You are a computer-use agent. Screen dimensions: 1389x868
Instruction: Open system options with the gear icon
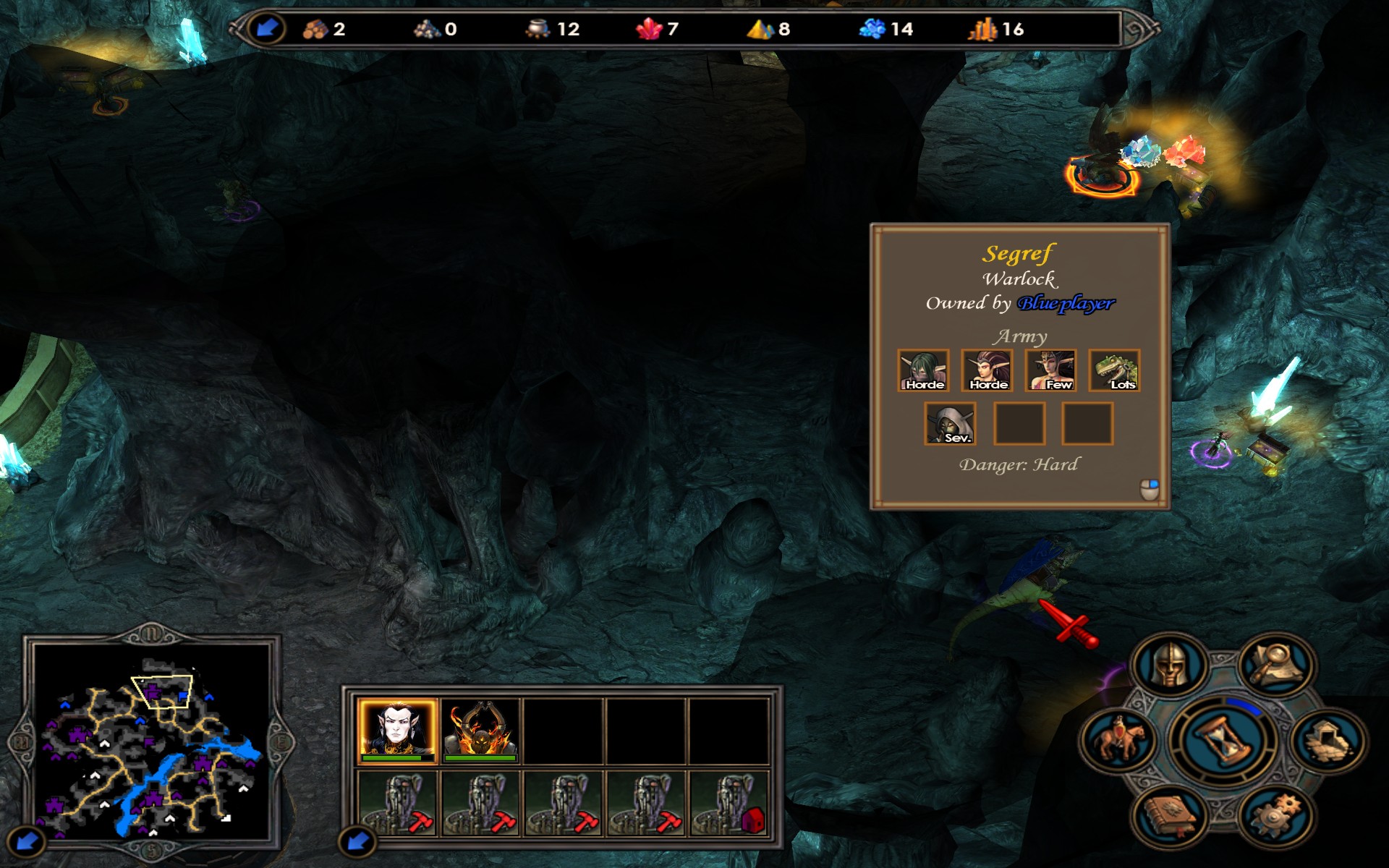coord(1275,817)
